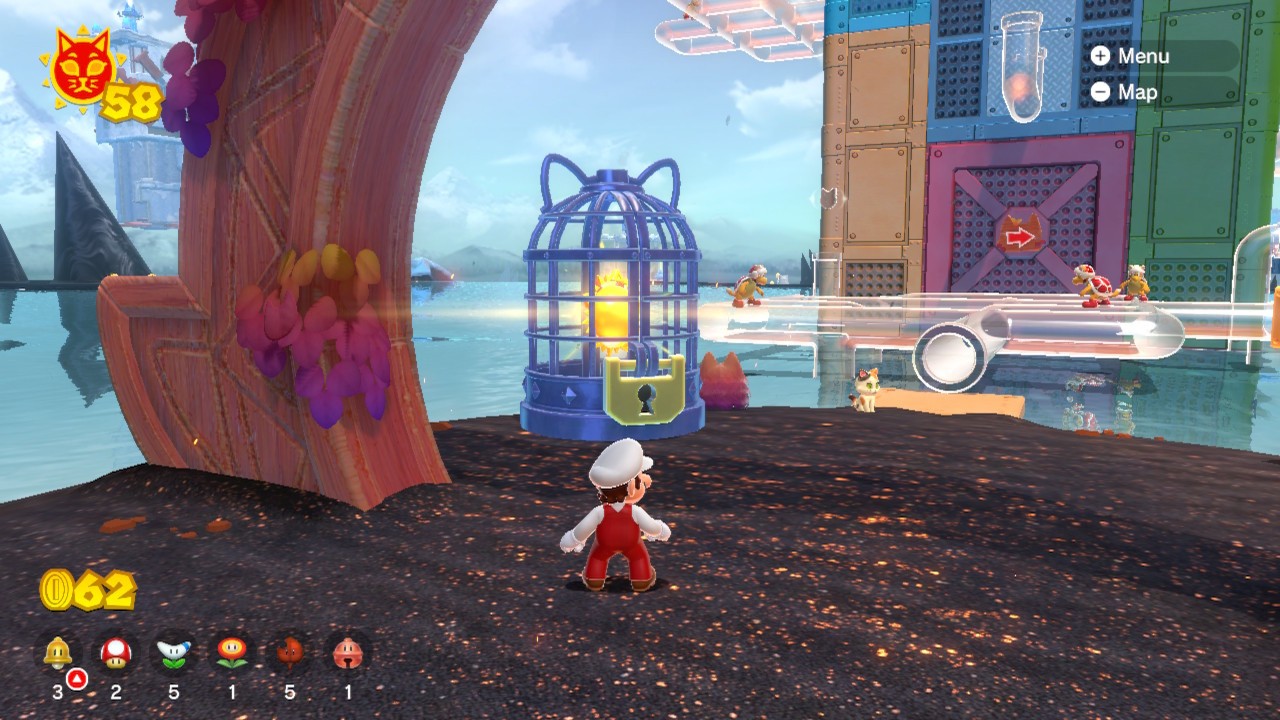
Task: Pick the Boomerang Flower reserve item
Action: [174, 653]
